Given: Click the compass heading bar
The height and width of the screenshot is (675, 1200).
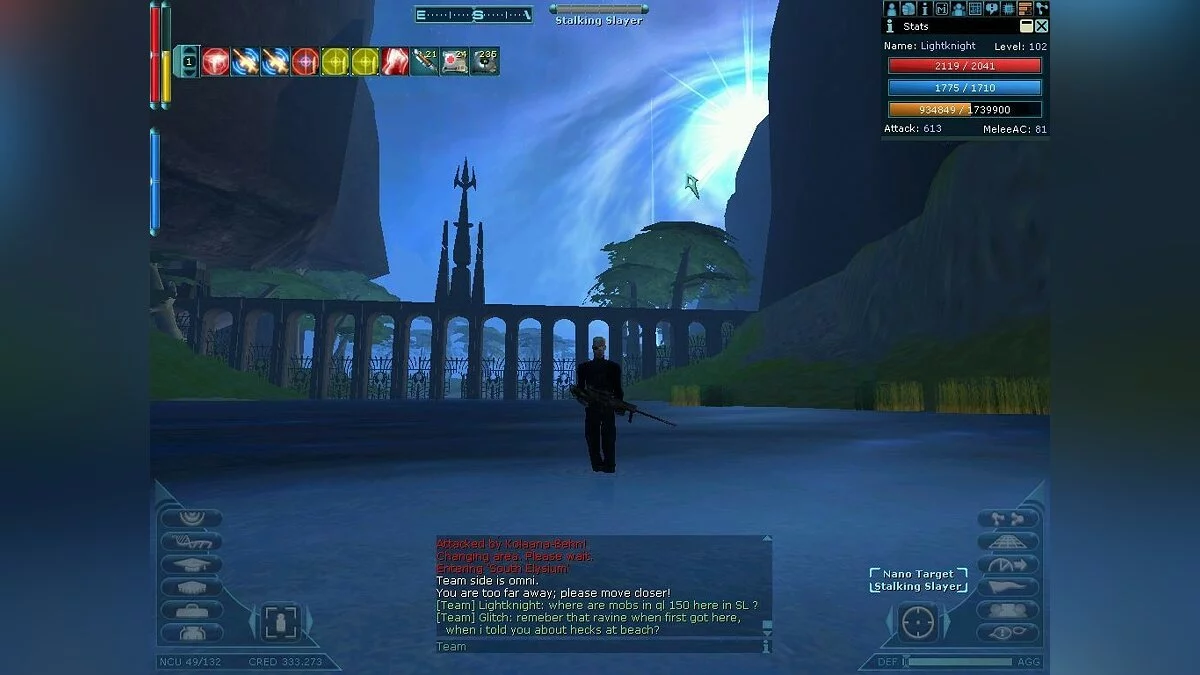Looking at the screenshot, I should point(474,15).
